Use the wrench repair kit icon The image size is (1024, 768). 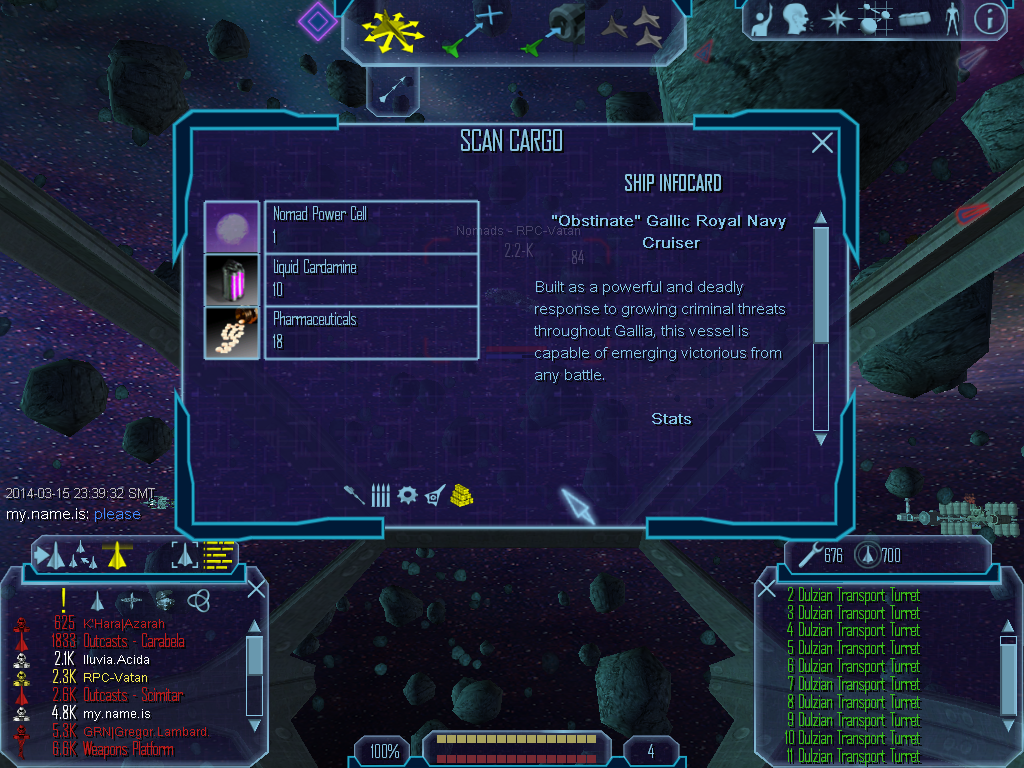click(805, 555)
